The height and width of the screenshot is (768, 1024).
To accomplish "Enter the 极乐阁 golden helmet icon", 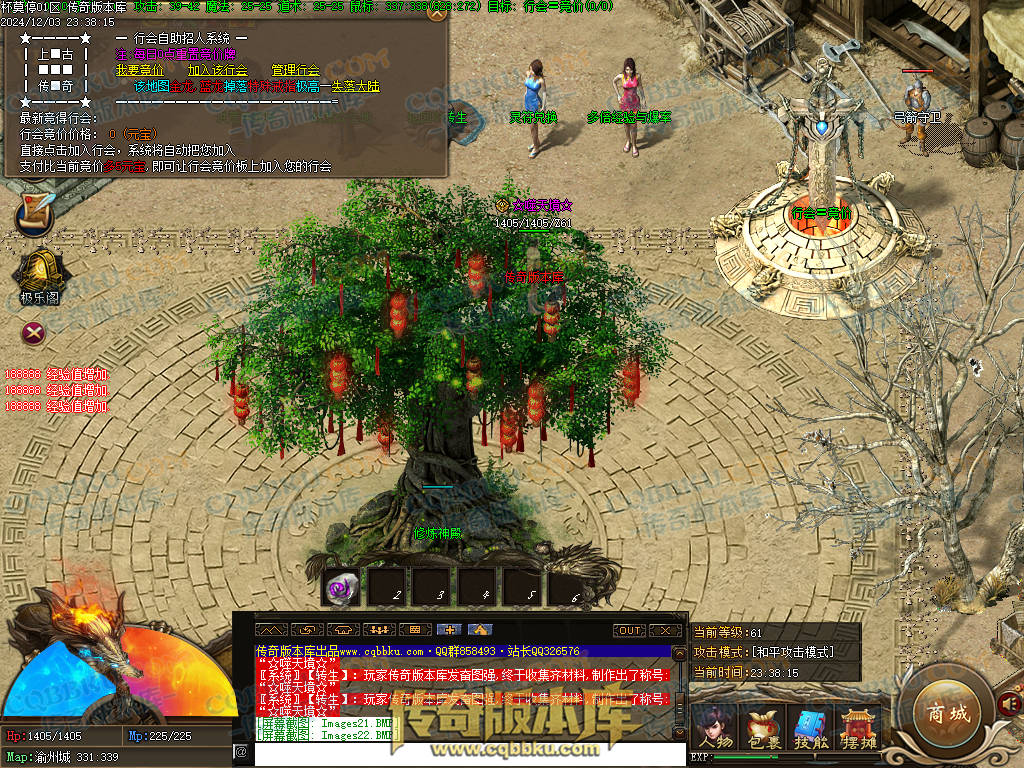I will tap(39, 272).
